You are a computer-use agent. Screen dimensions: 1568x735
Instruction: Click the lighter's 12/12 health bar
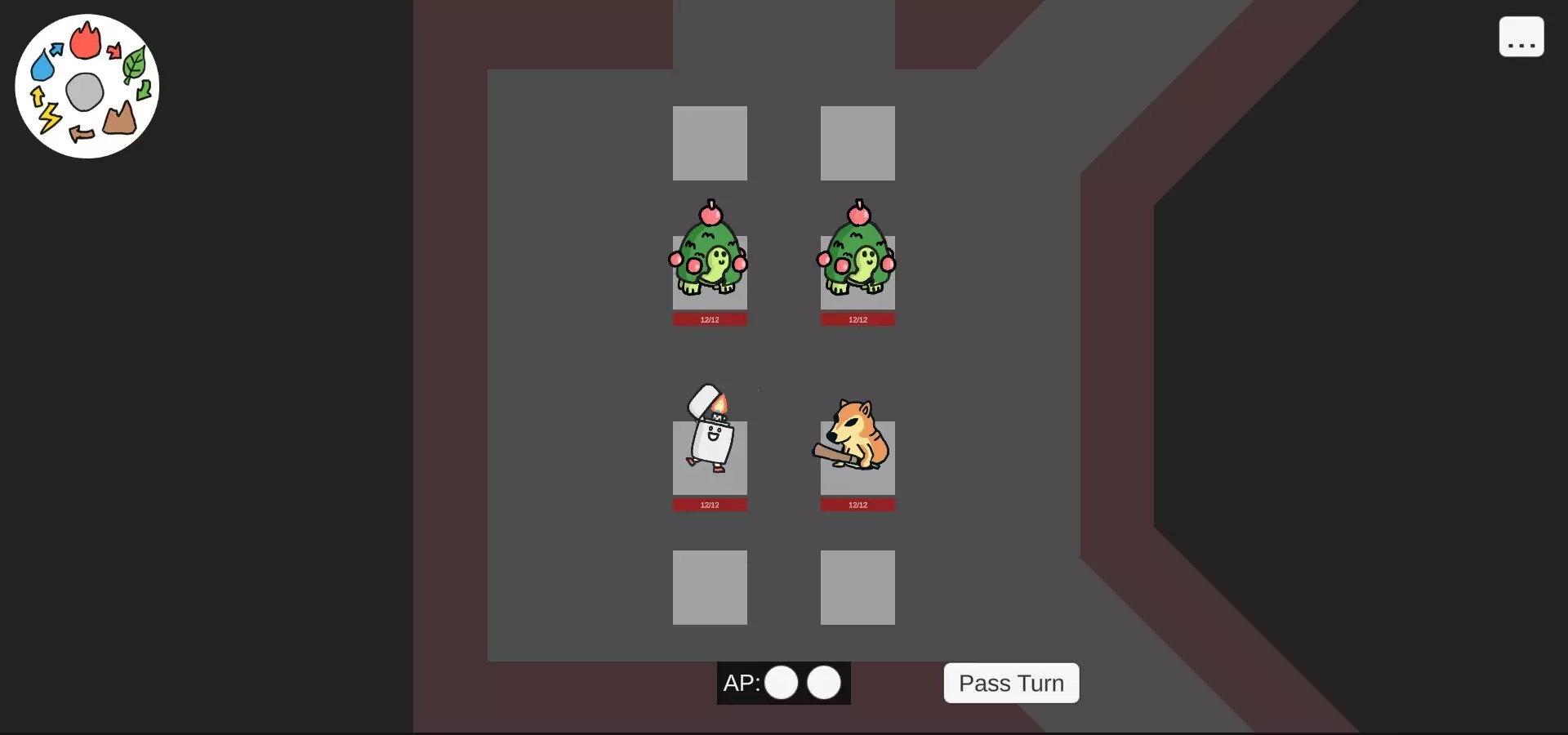(709, 505)
